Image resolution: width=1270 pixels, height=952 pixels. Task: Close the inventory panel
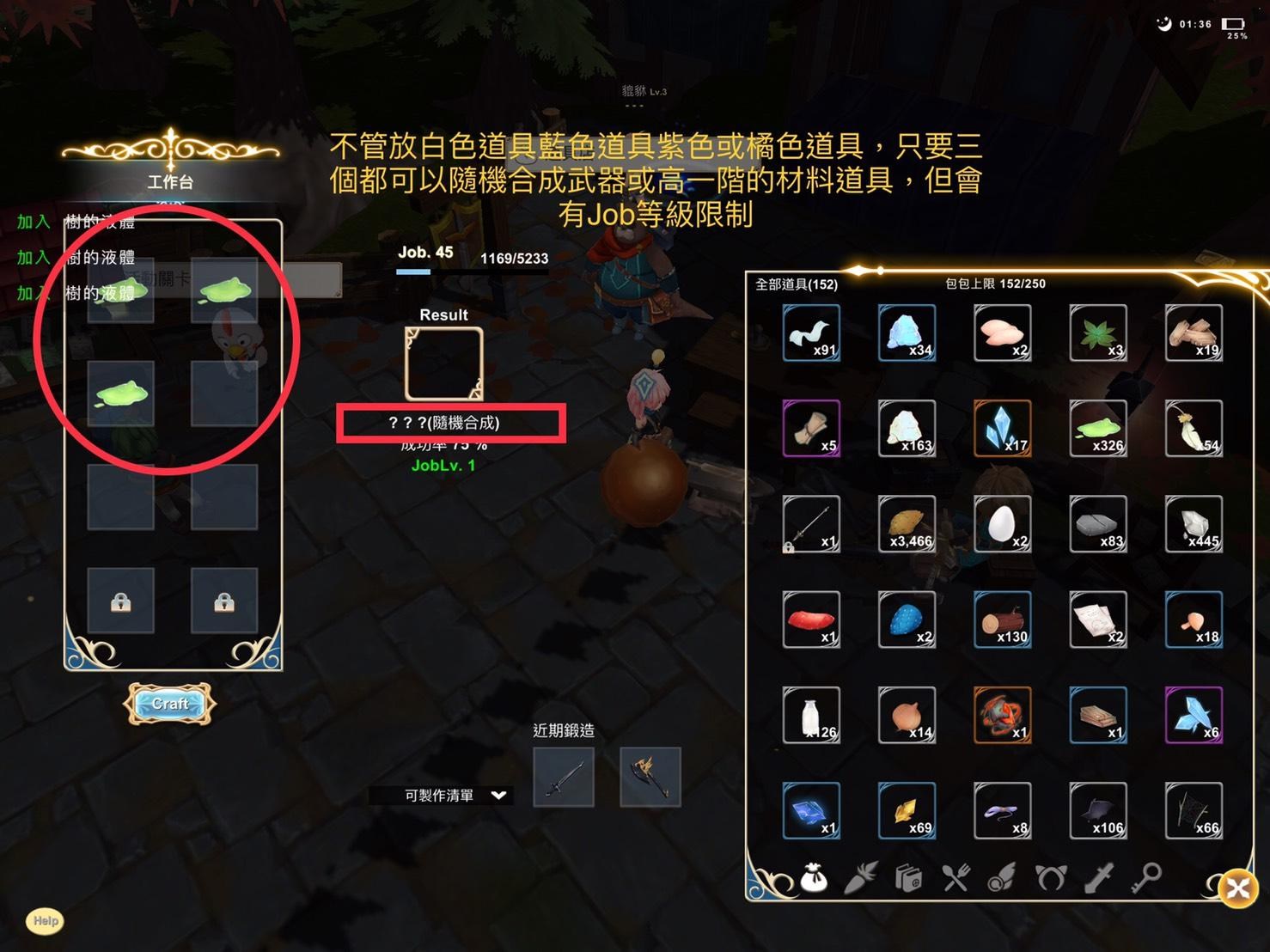pyautogui.click(x=1237, y=888)
